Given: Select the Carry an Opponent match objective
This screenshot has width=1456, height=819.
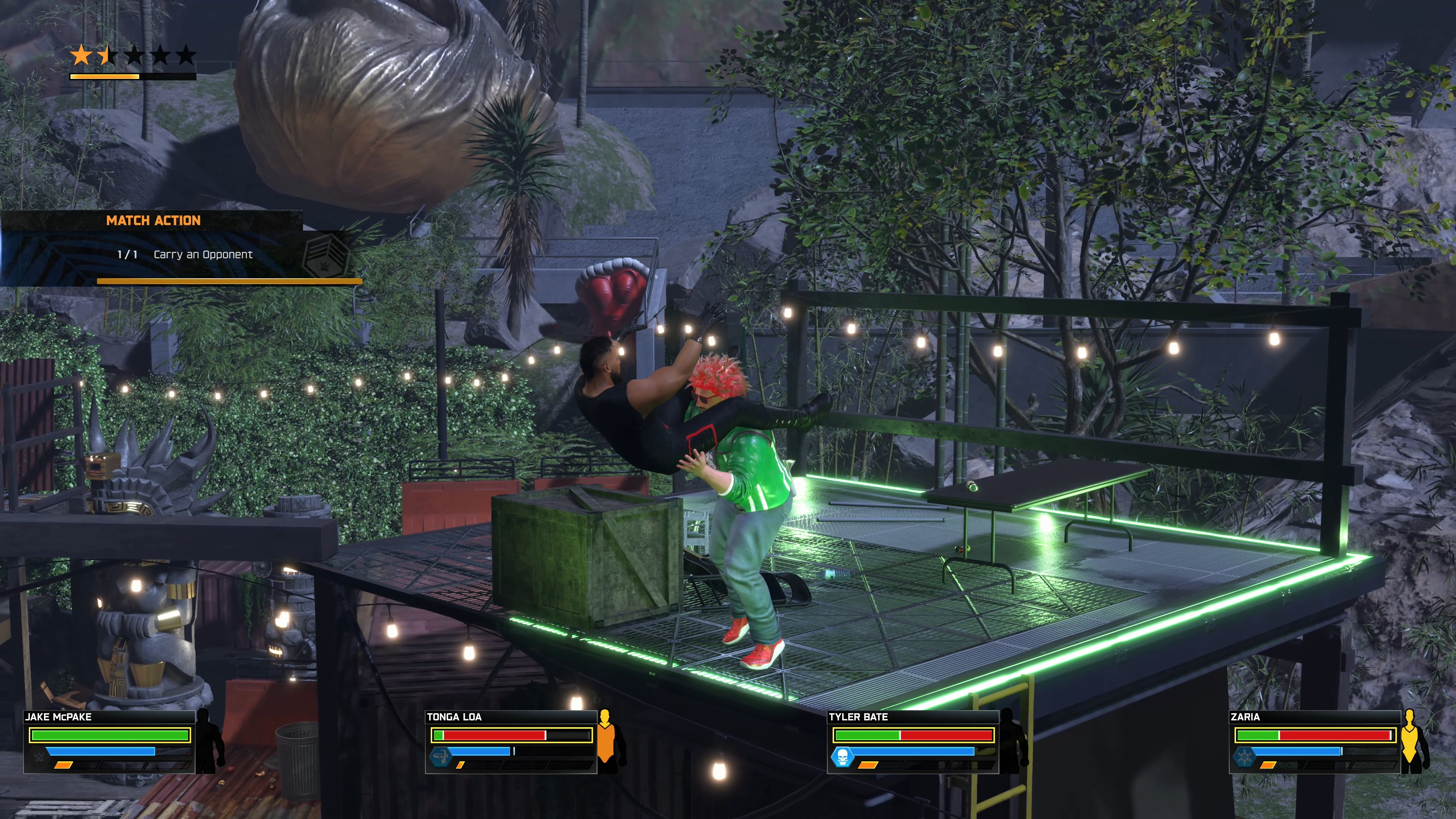Looking at the screenshot, I should point(202,255).
